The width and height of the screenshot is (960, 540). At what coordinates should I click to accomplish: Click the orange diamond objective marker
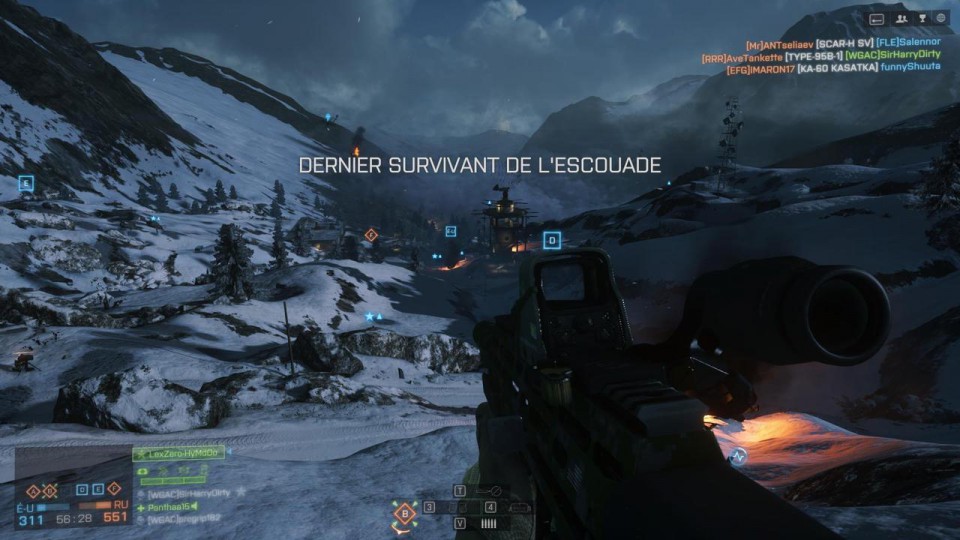tap(371, 235)
